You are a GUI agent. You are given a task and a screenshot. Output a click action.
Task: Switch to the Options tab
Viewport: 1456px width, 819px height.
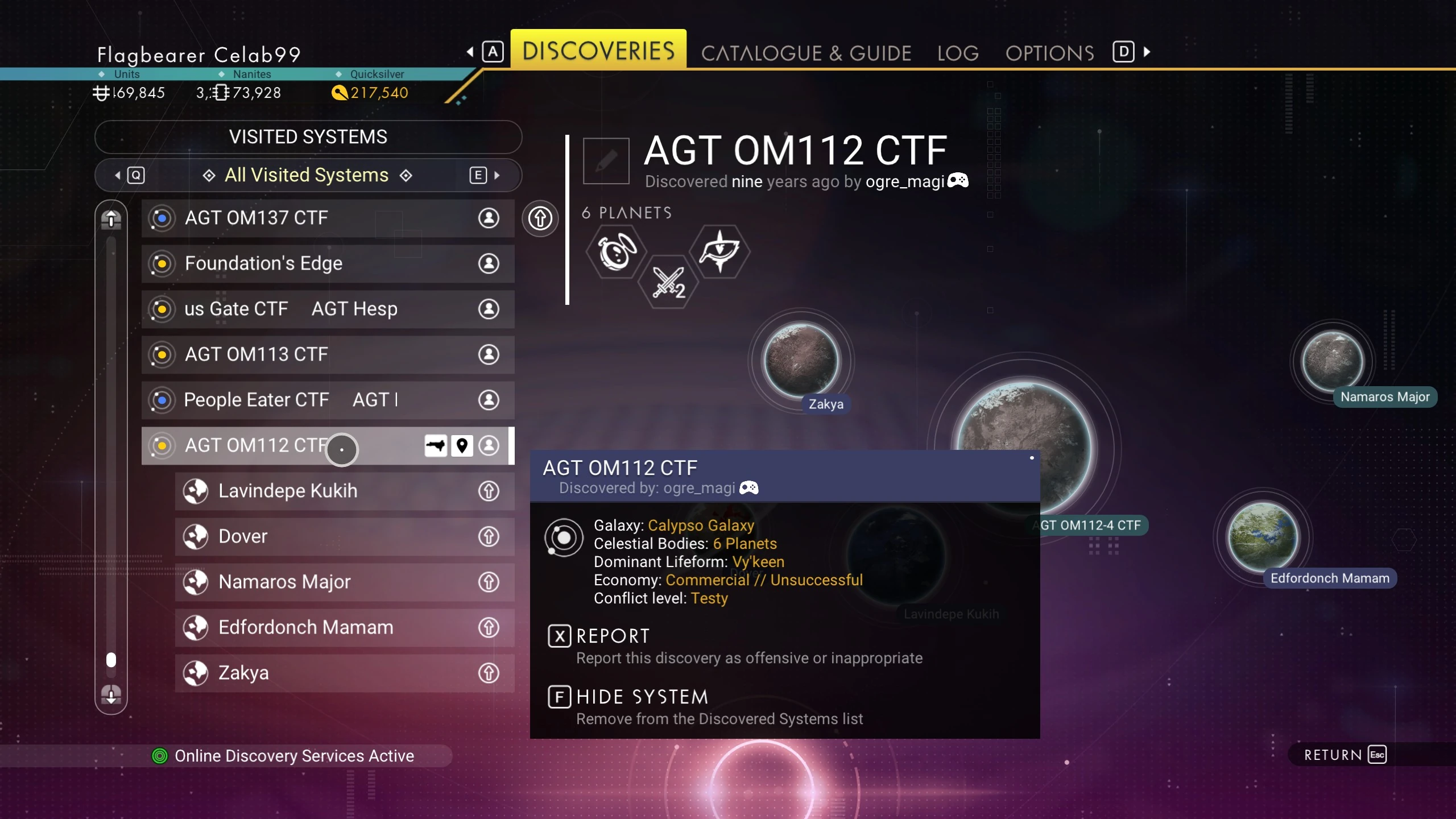pyautogui.click(x=1049, y=53)
